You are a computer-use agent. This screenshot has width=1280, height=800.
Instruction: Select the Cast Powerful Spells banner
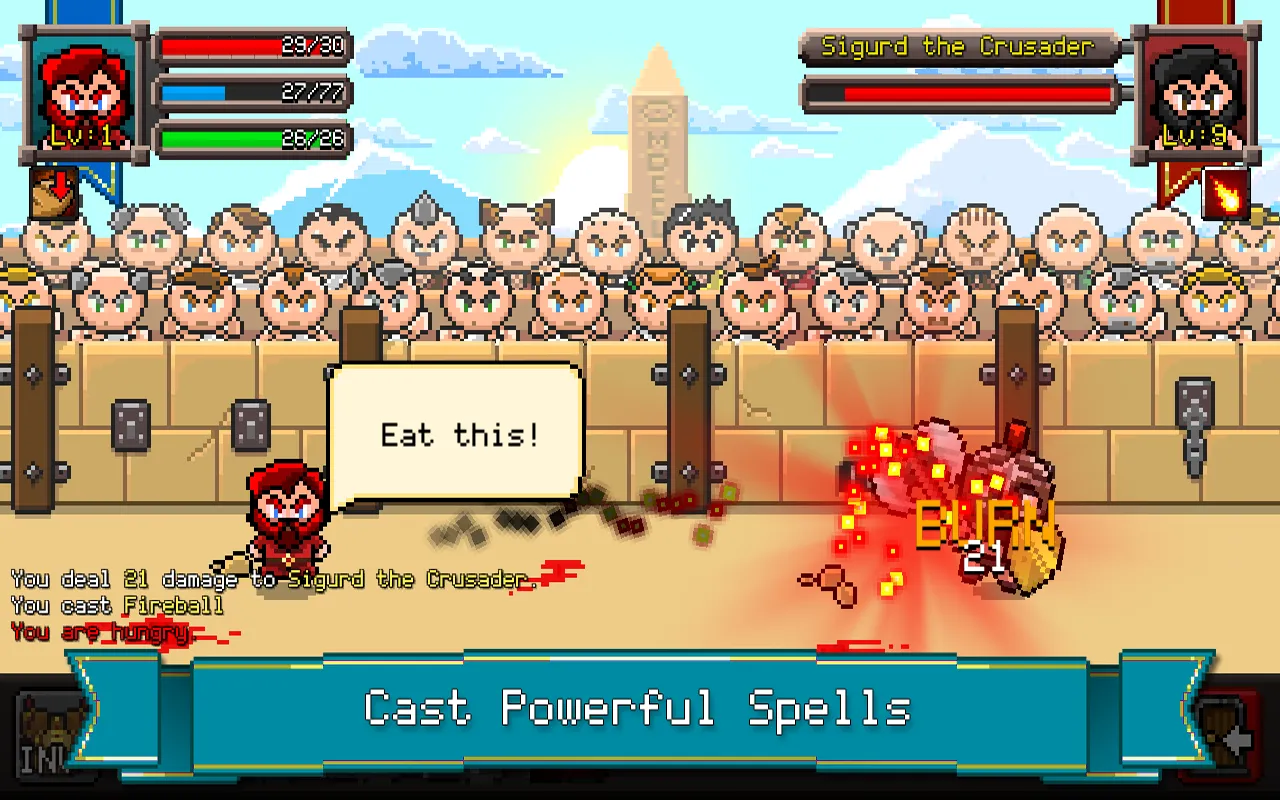coord(640,708)
